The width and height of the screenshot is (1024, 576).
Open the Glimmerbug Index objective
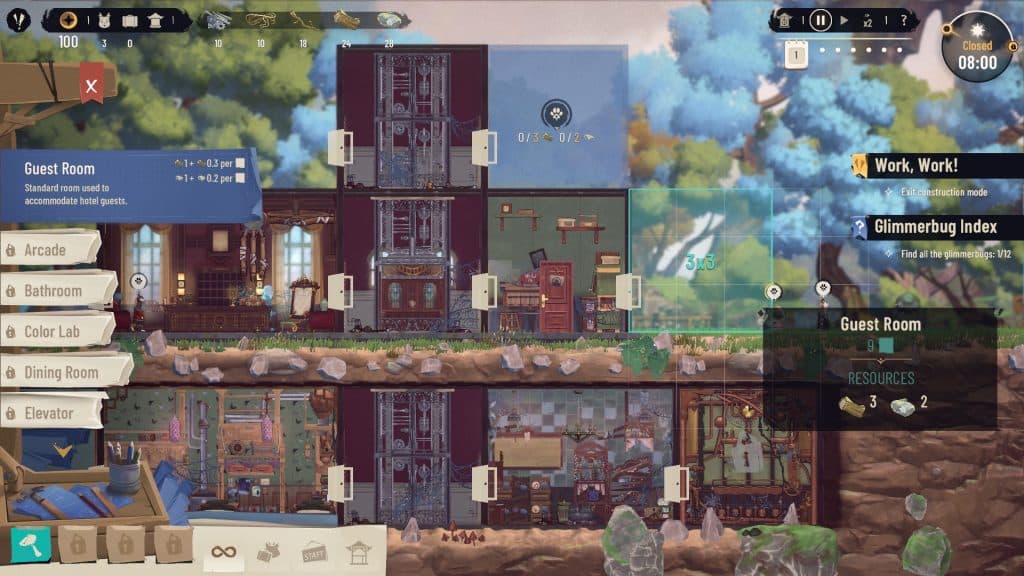pos(935,227)
